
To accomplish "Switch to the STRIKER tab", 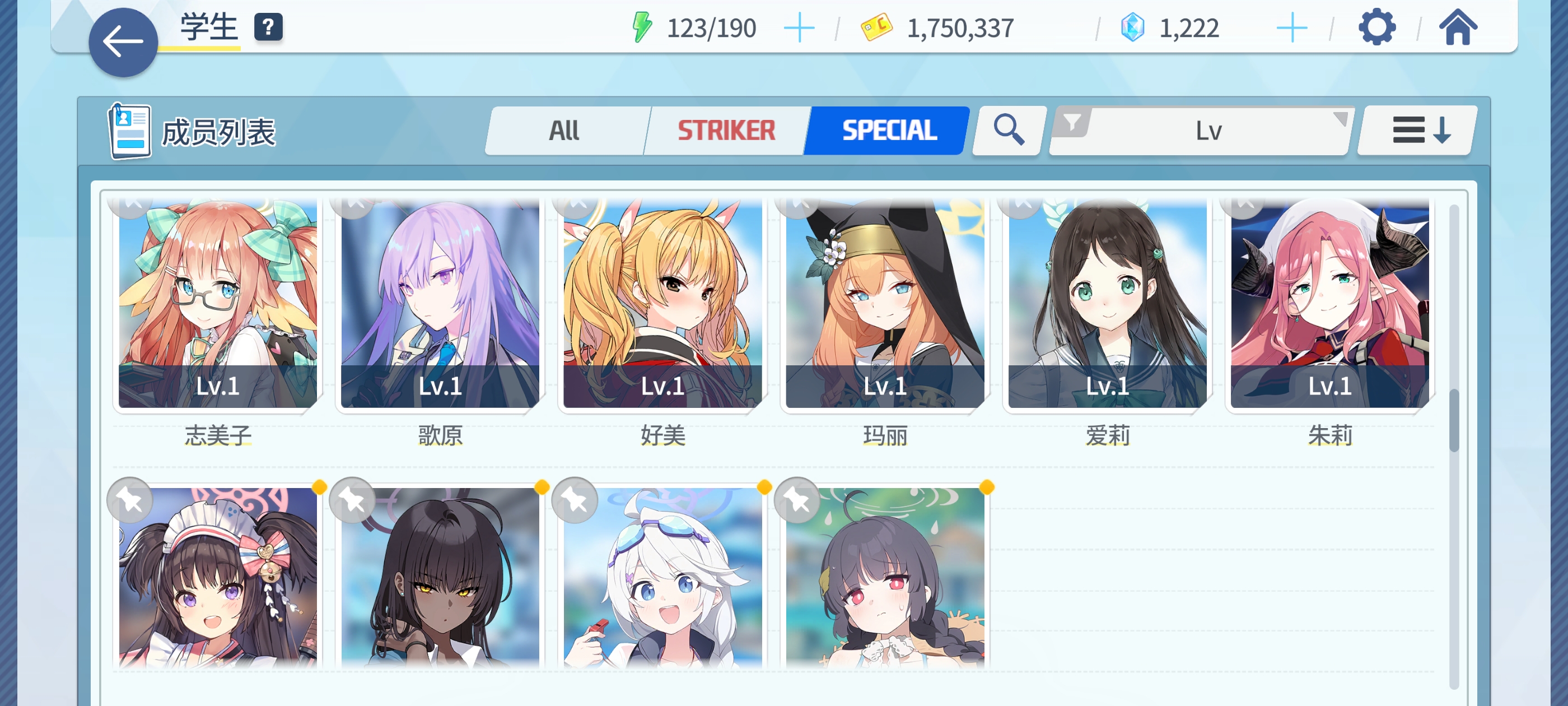I will tap(727, 130).
